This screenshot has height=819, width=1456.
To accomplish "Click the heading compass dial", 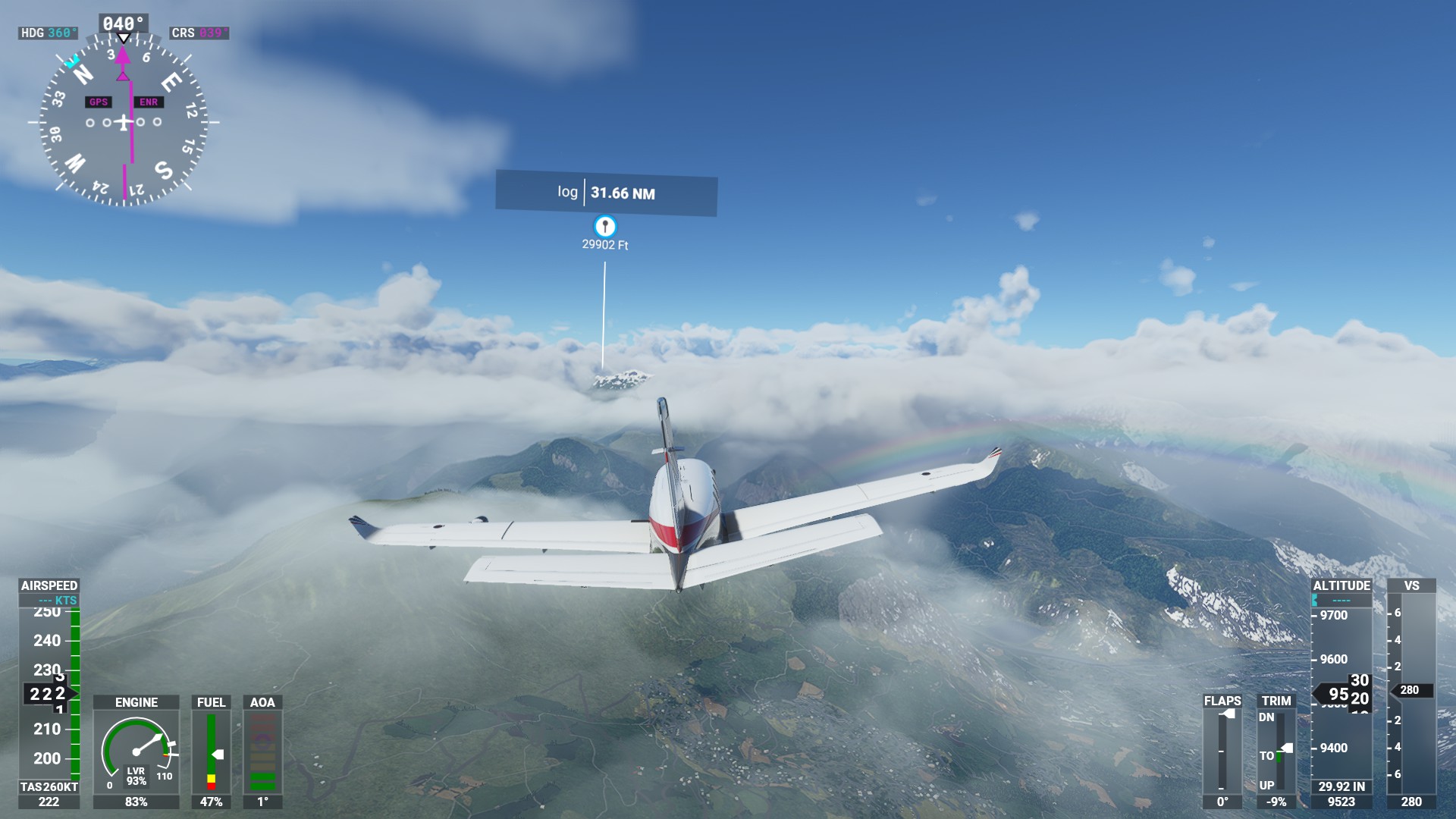I will click(124, 122).
